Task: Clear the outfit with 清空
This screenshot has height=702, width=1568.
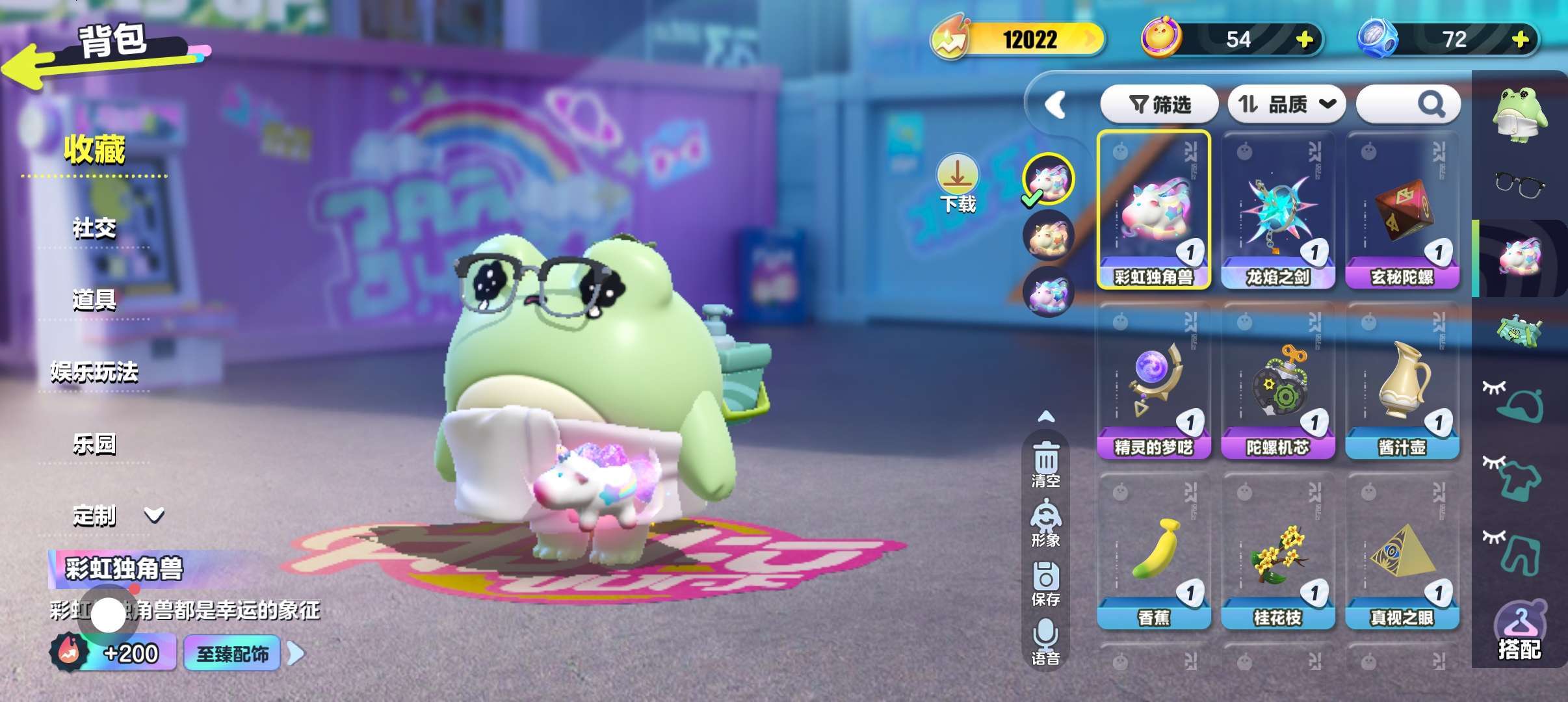Action: tap(1045, 464)
